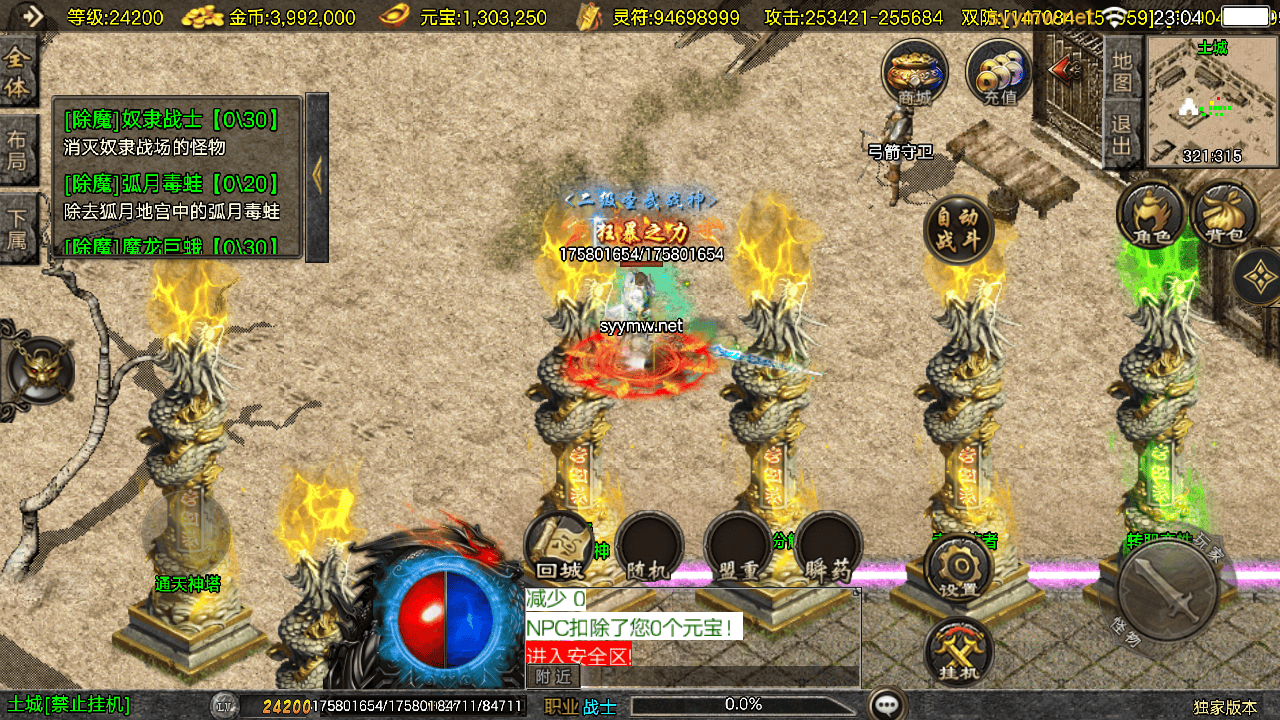The width and height of the screenshot is (1280, 720).
Task: Switch to the 布局 tab
Action: coord(17,151)
